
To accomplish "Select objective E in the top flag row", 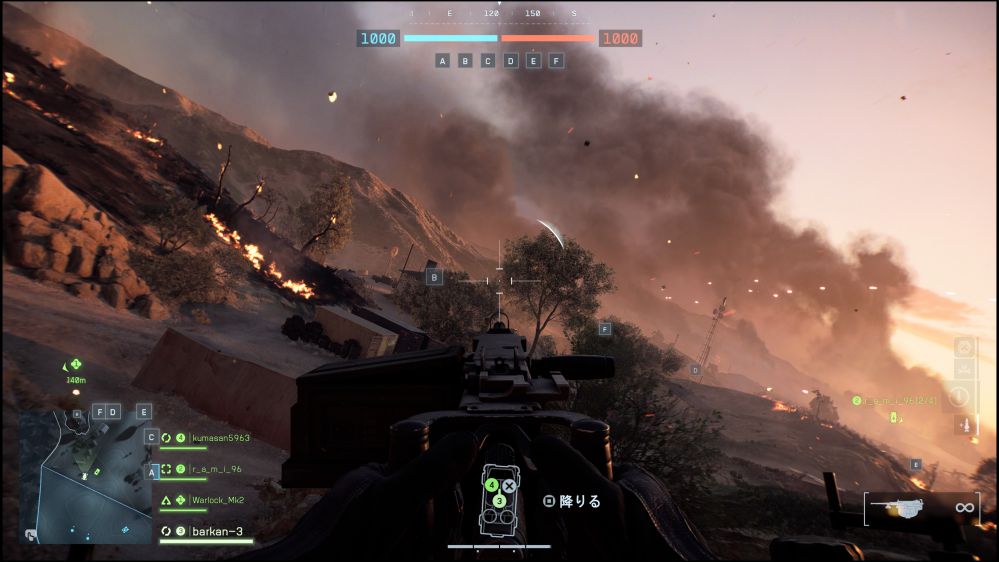I will (x=534, y=61).
